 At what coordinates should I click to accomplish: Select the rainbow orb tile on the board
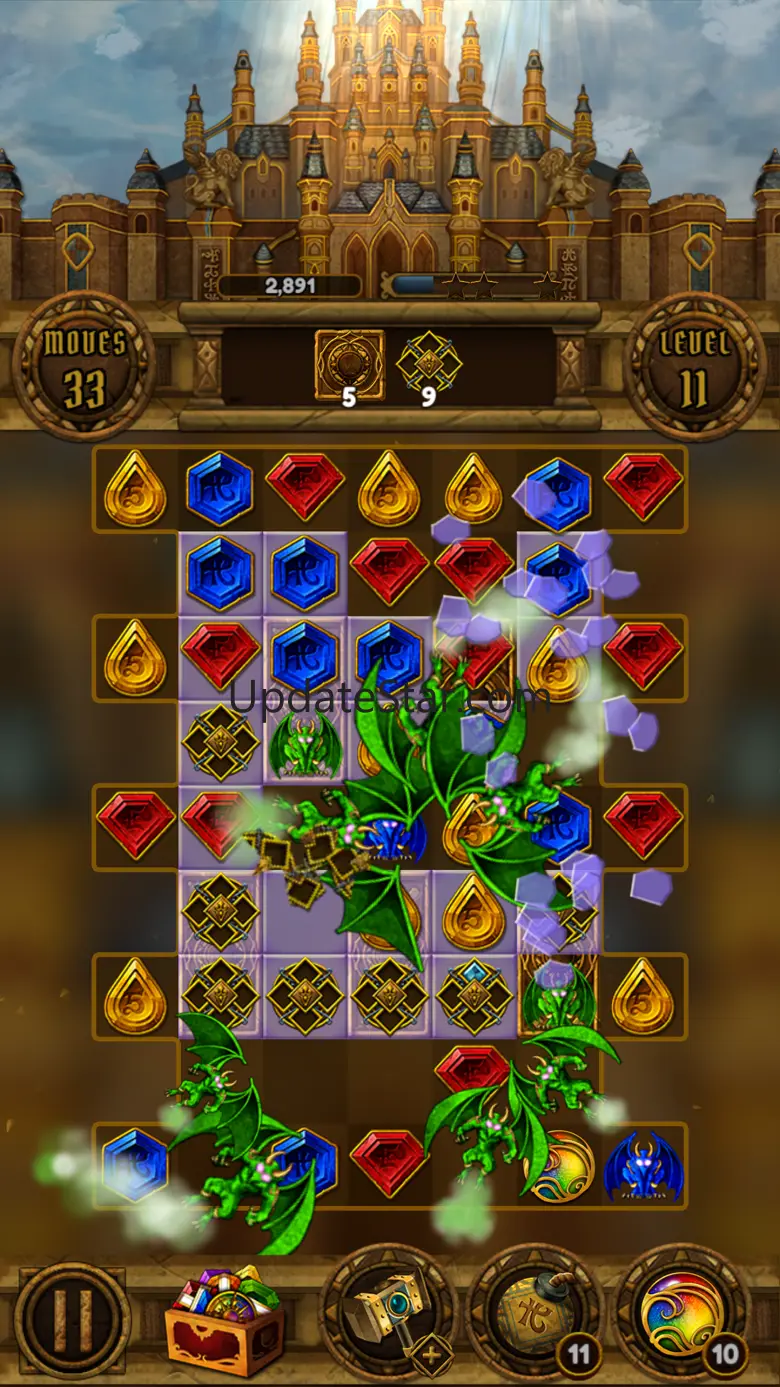pos(560,1167)
